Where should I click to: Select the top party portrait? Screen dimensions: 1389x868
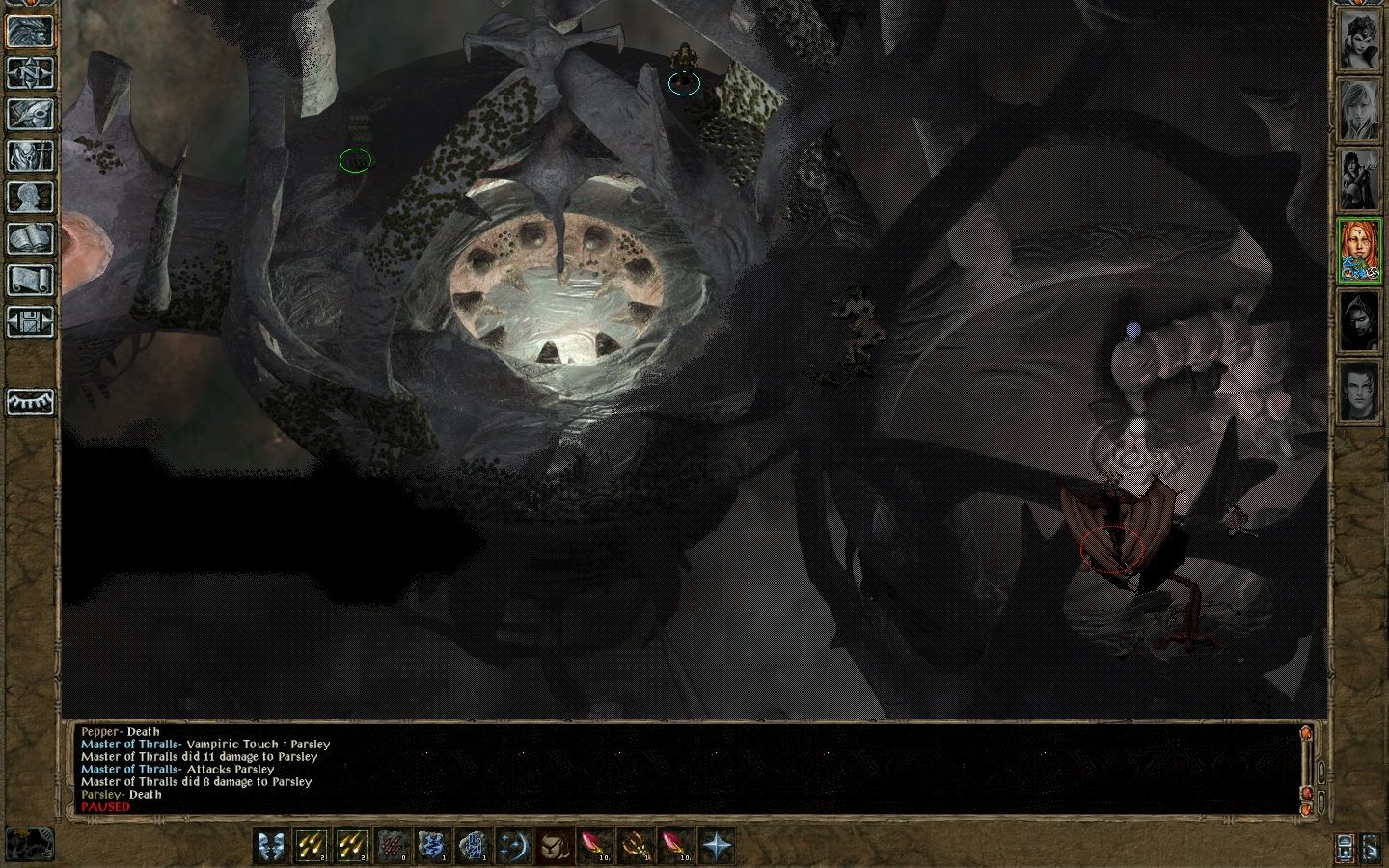coord(1358,41)
